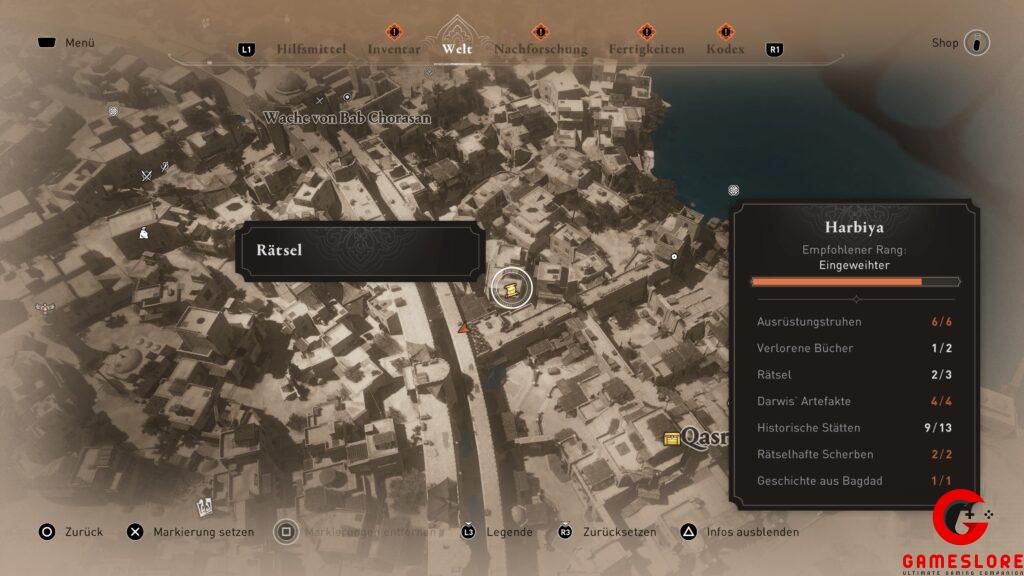
Task: Open the Fertigkeiten tab
Action: tap(646, 49)
